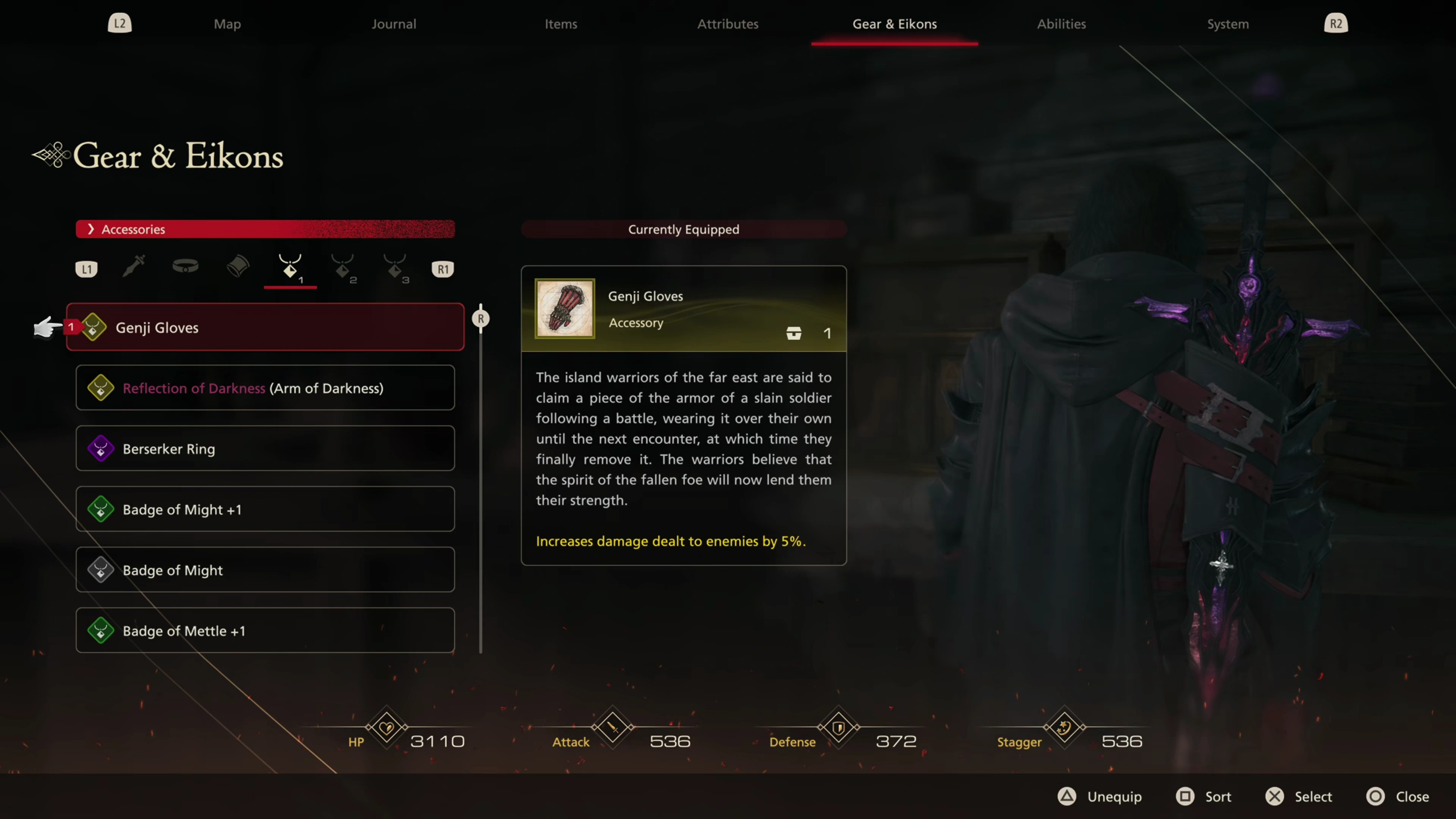Pick Badge of Might +1
1456x819 pixels.
point(265,509)
